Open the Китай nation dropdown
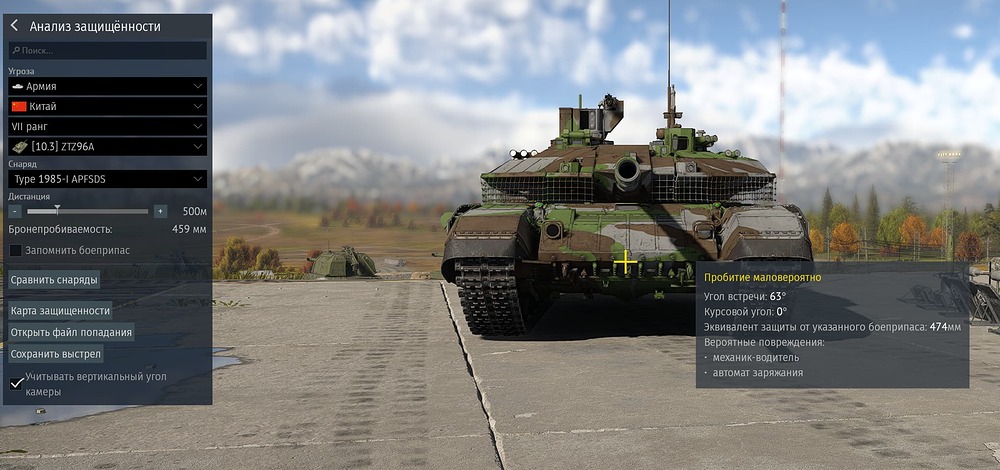Viewport: 1000px width, 470px height. click(108, 106)
